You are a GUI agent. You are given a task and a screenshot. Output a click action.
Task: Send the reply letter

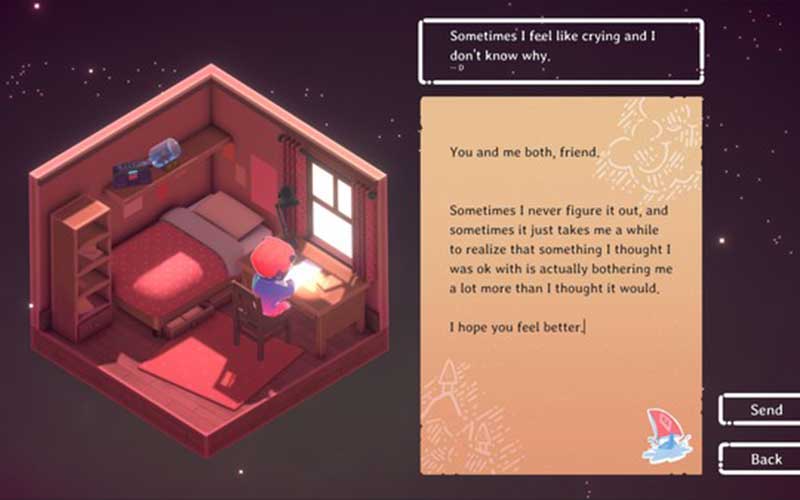(x=765, y=410)
